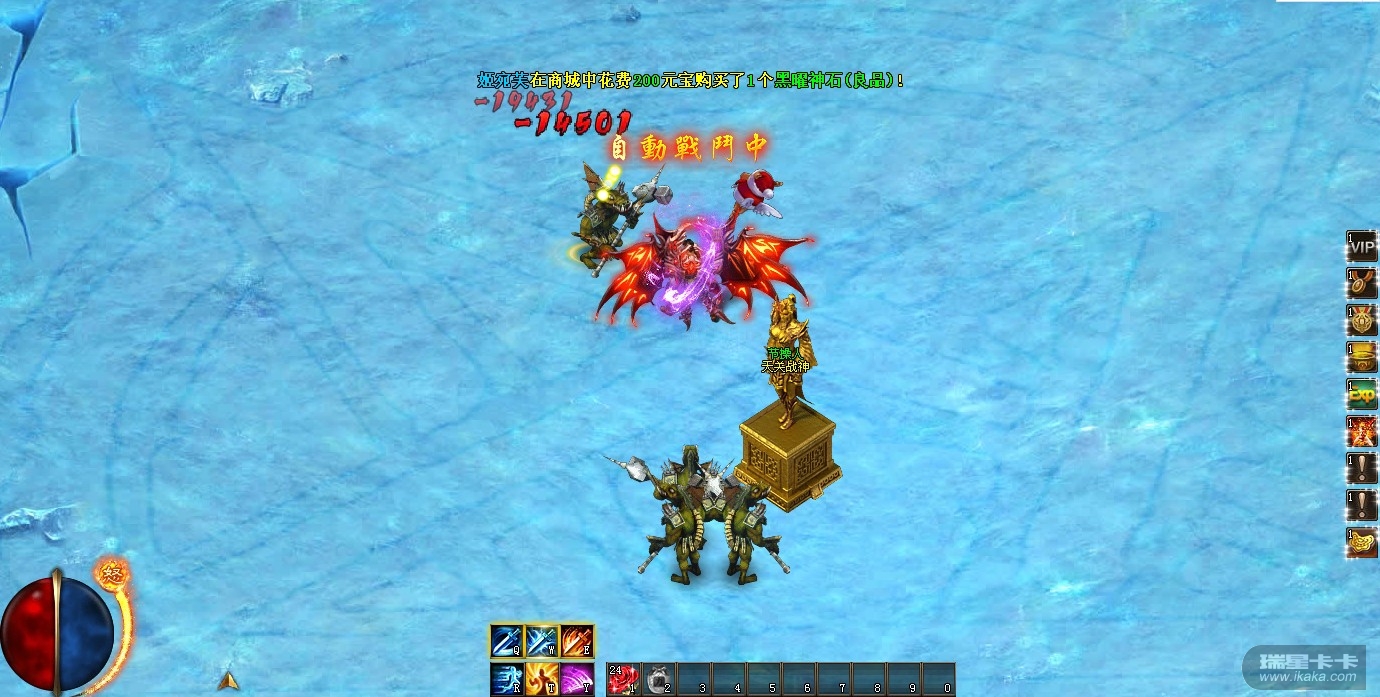This screenshot has height=697, width=1380.
Task: Open the VIP panel icon
Action: 1362,246
